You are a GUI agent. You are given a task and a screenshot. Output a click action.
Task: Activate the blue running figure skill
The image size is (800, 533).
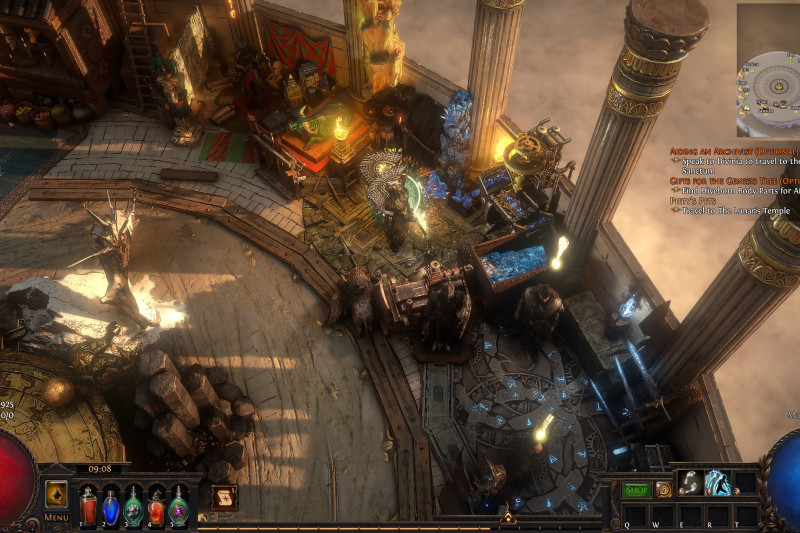pos(718,483)
